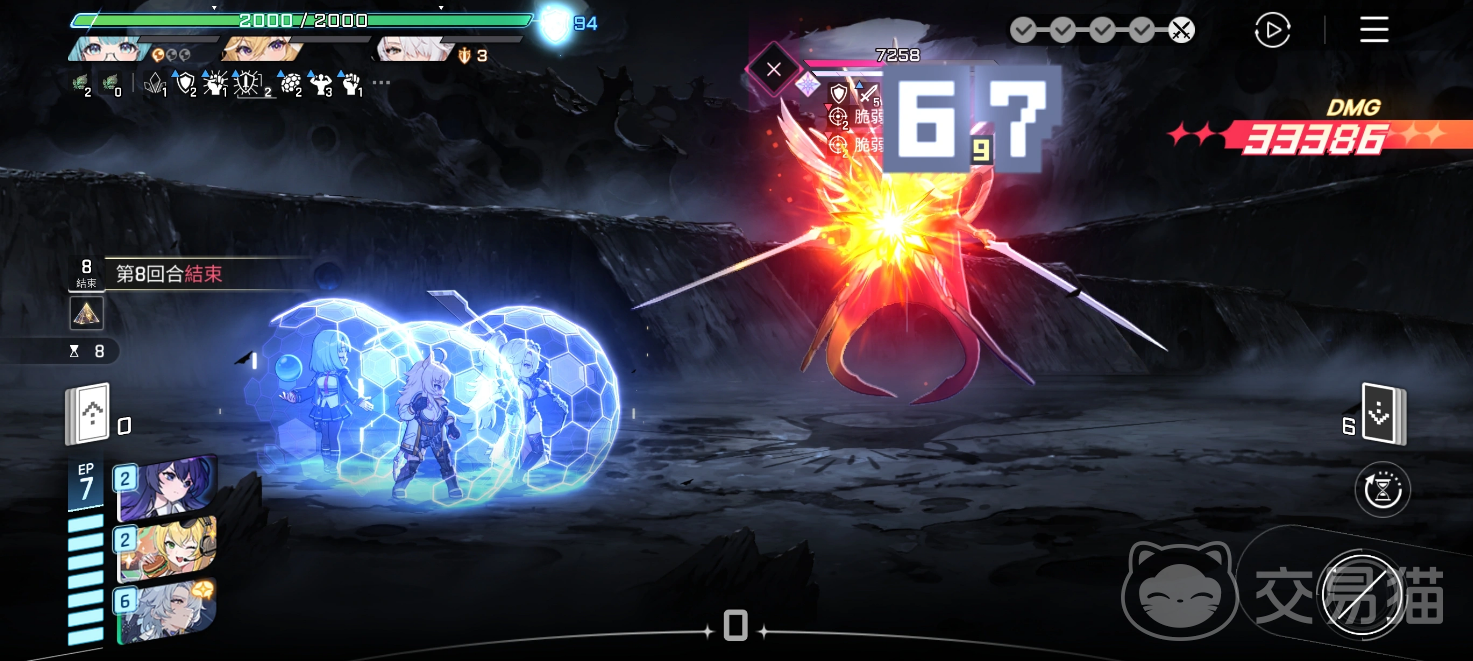Select the purple-haired character card
This screenshot has width=1473, height=661.
tap(165, 490)
